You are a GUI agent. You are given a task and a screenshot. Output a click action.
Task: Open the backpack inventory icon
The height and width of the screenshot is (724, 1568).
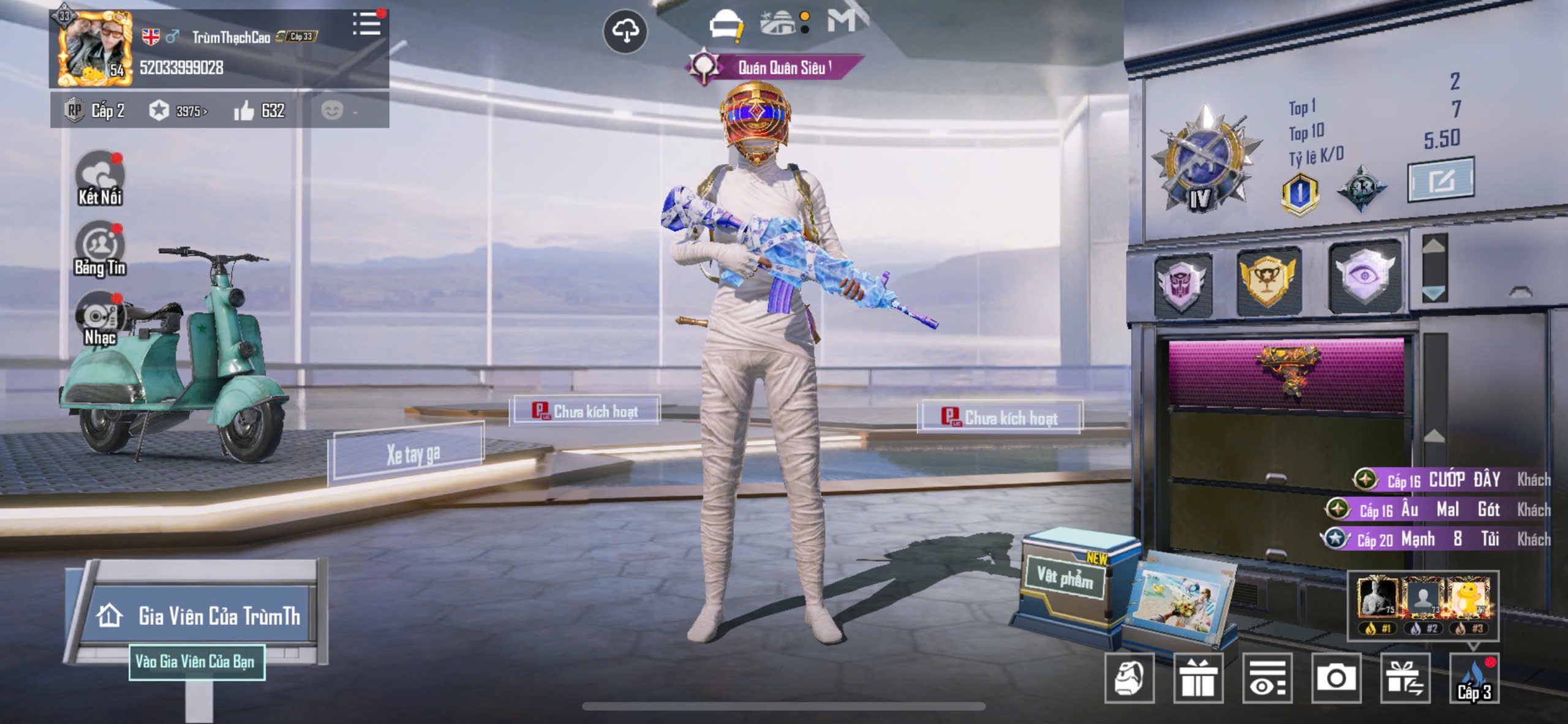point(1129,677)
